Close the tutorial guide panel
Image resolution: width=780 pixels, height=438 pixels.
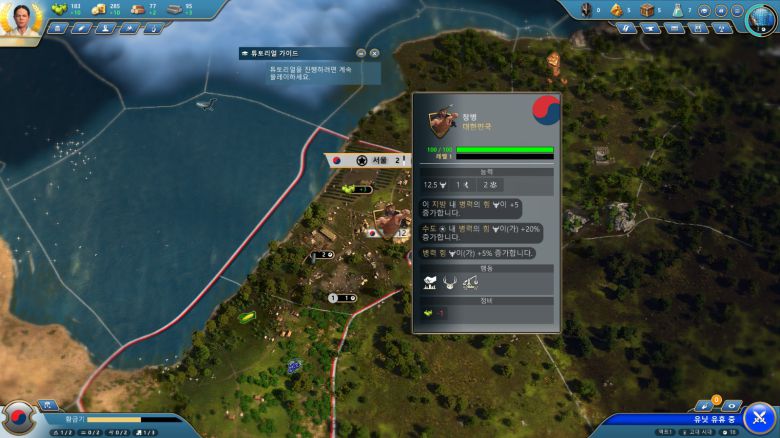374,53
